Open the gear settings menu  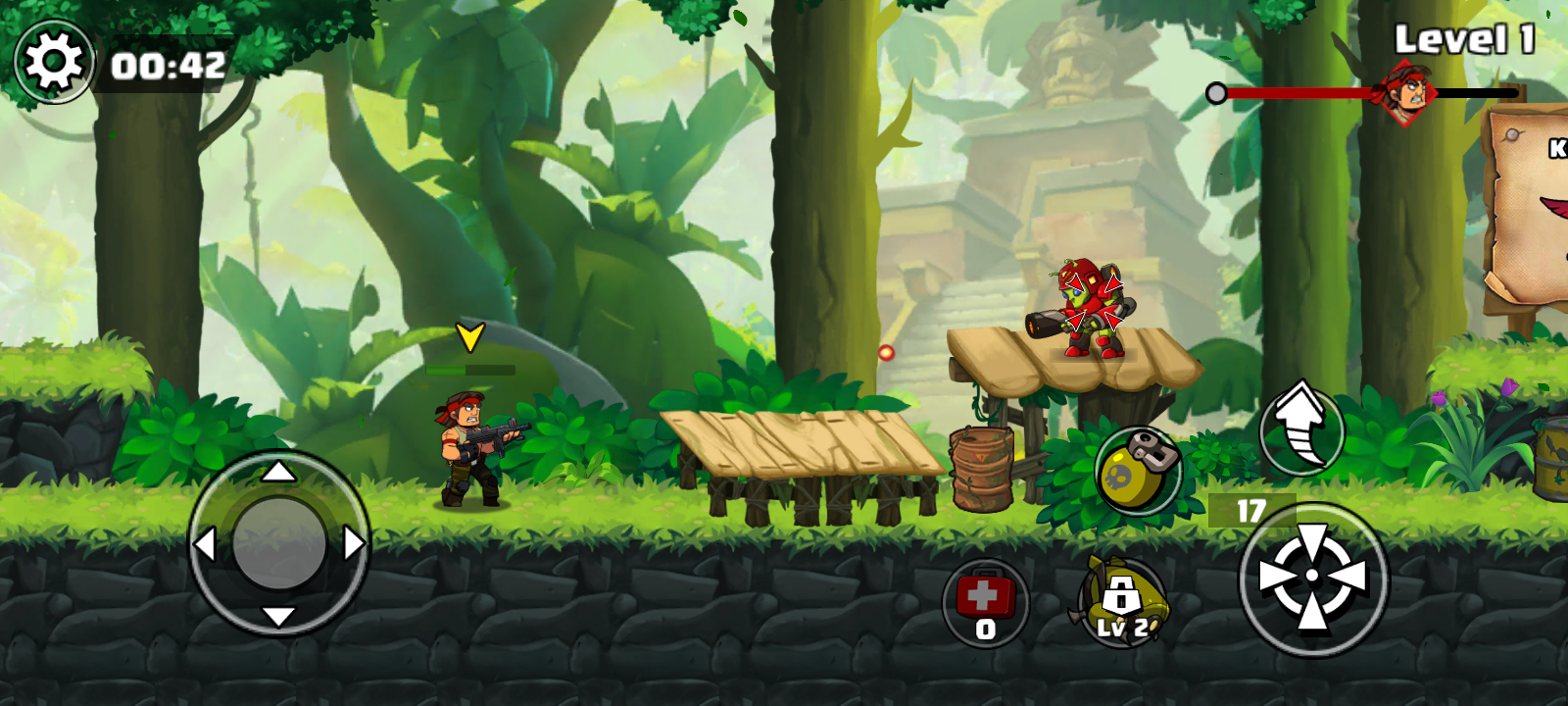pyautogui.click(x=54, y=62)
